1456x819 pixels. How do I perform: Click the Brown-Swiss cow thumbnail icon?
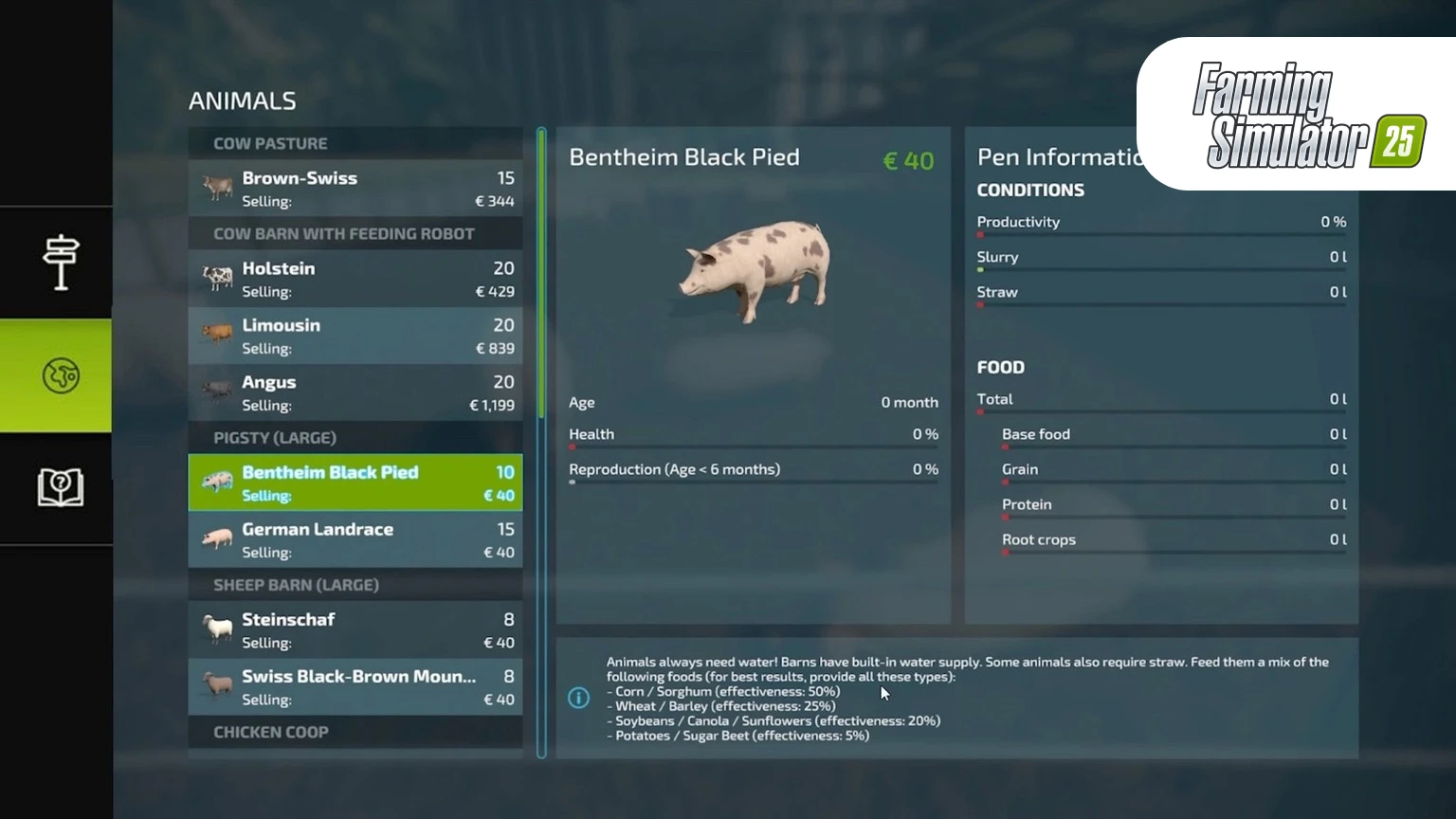pos(216,188)
